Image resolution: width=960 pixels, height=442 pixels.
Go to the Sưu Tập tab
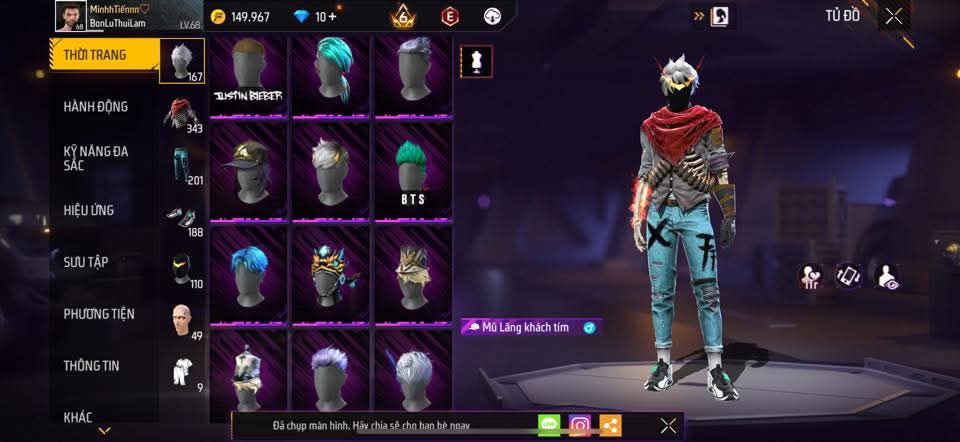pos(87,262)
